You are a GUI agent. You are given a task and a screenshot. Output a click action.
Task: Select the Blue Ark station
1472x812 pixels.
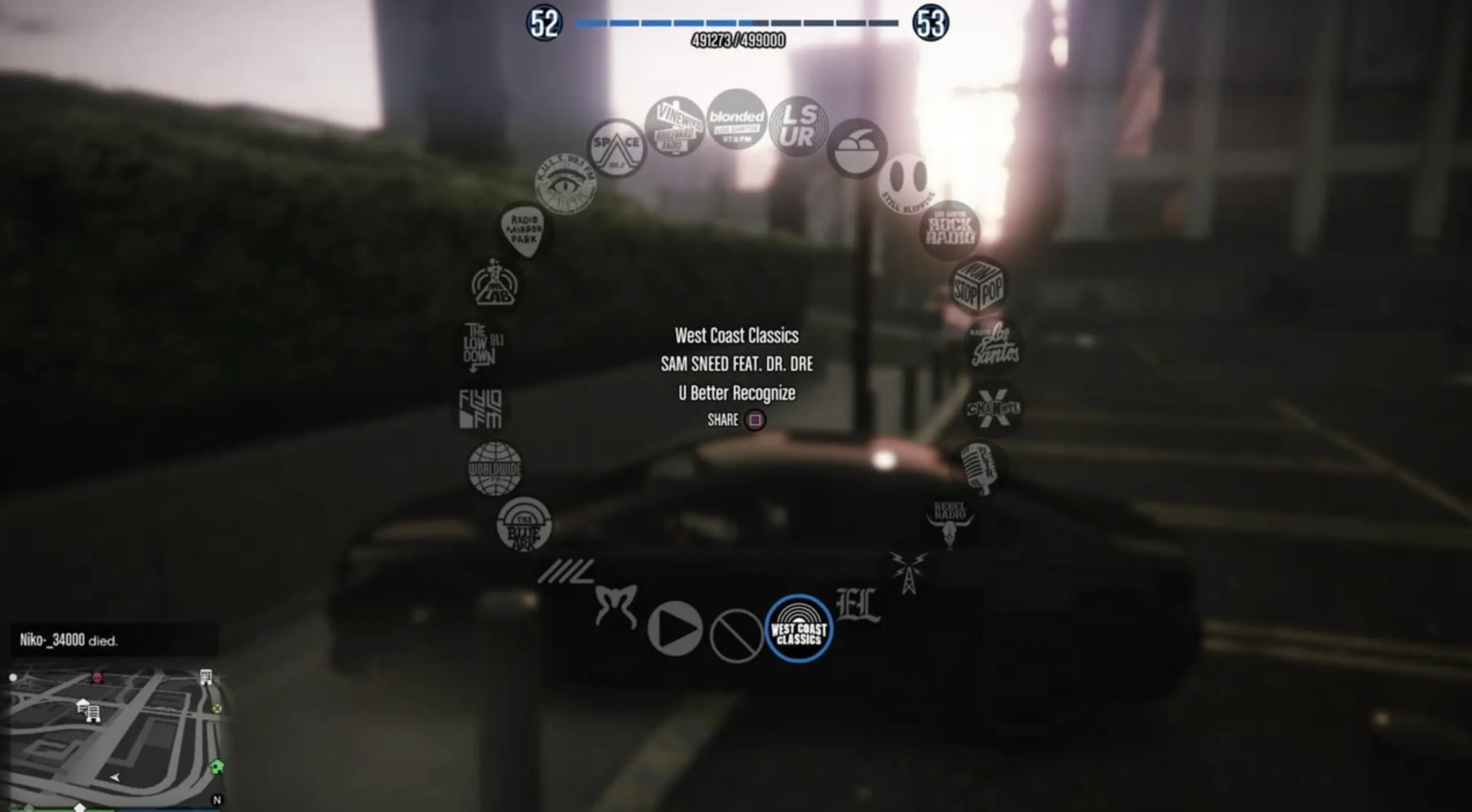point(524,525)
